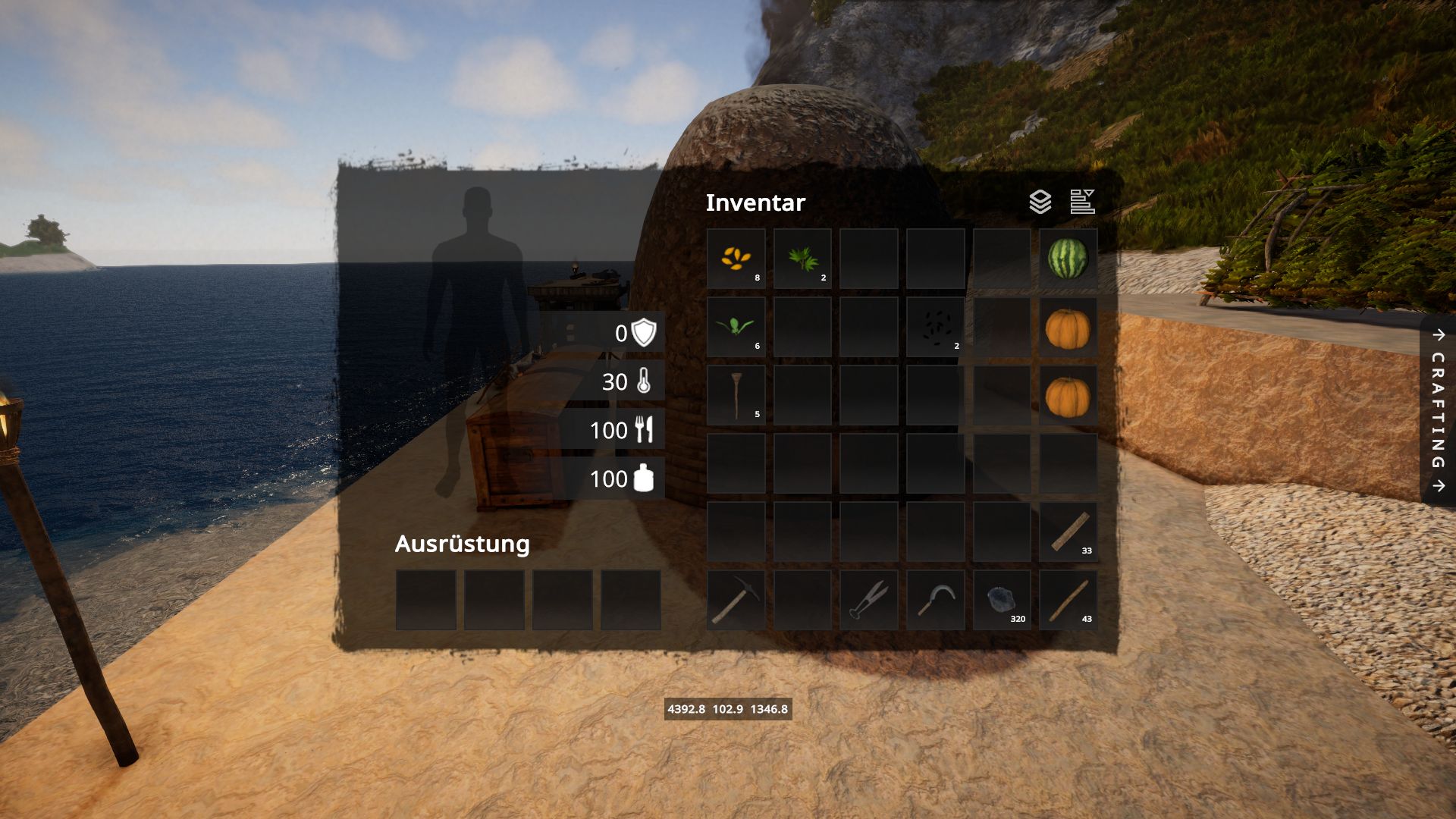The width and height of the screenshot is (1456, 819).
Task: Select the stone stack of 320
Action: click(x=1002, y=600)
